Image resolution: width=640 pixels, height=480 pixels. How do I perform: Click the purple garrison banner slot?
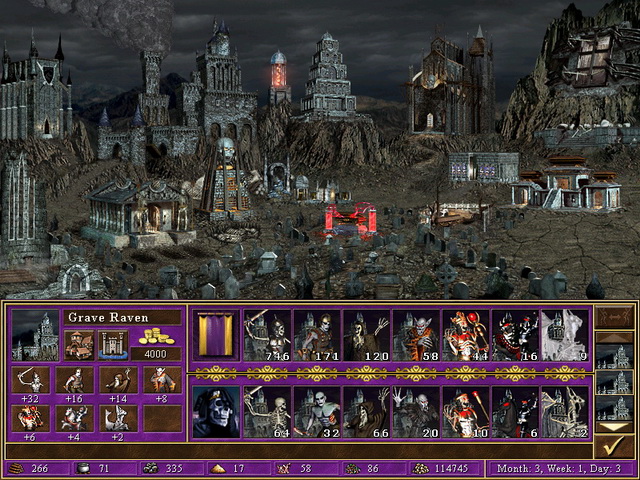coord(215,335)
